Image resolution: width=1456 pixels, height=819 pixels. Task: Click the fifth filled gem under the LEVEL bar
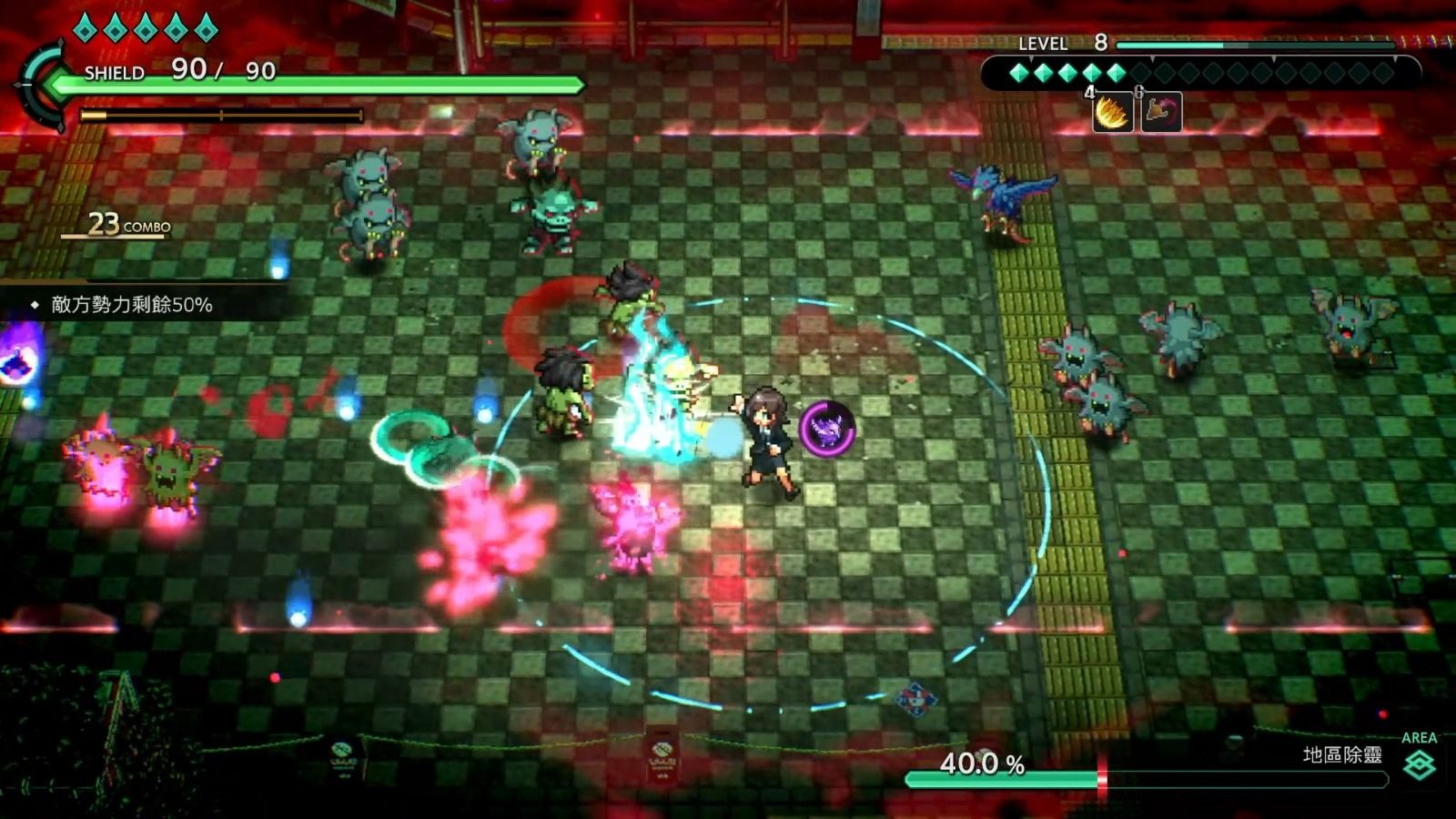1116,73
